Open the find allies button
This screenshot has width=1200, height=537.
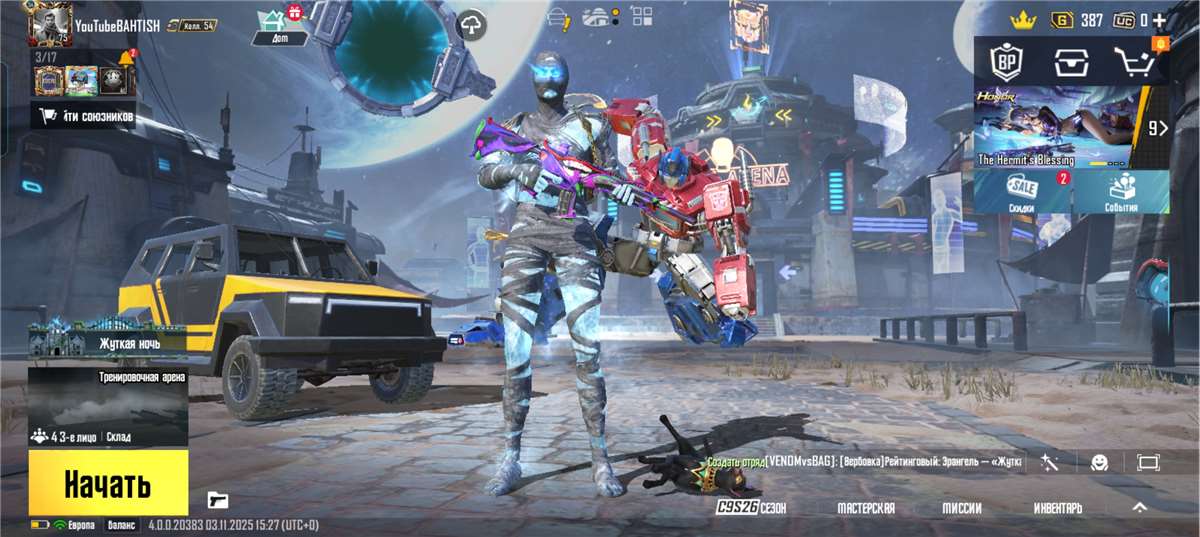[x=86, y=117]
